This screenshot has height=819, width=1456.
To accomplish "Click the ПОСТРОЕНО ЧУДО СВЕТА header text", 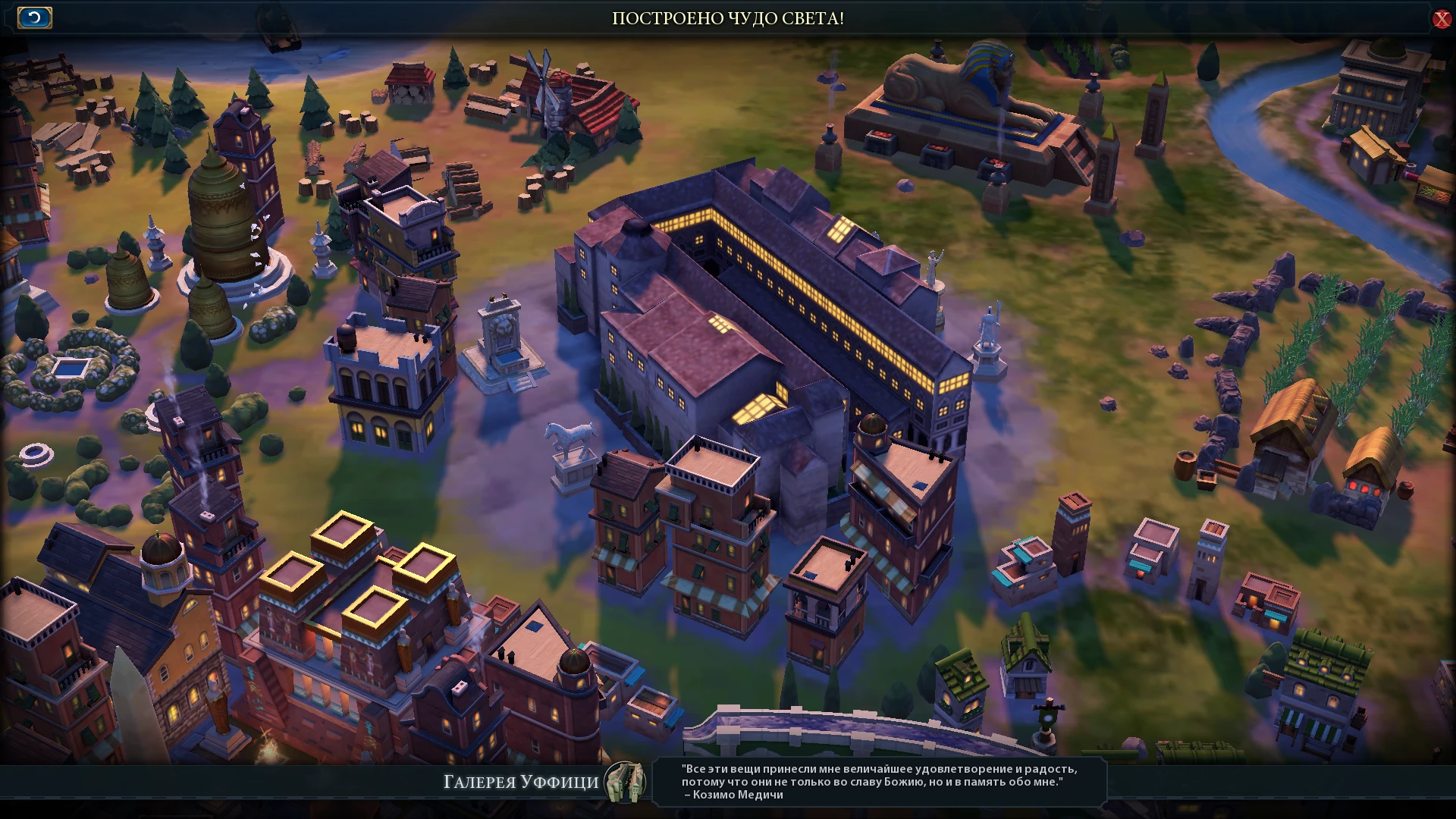I will coord(726,20).
